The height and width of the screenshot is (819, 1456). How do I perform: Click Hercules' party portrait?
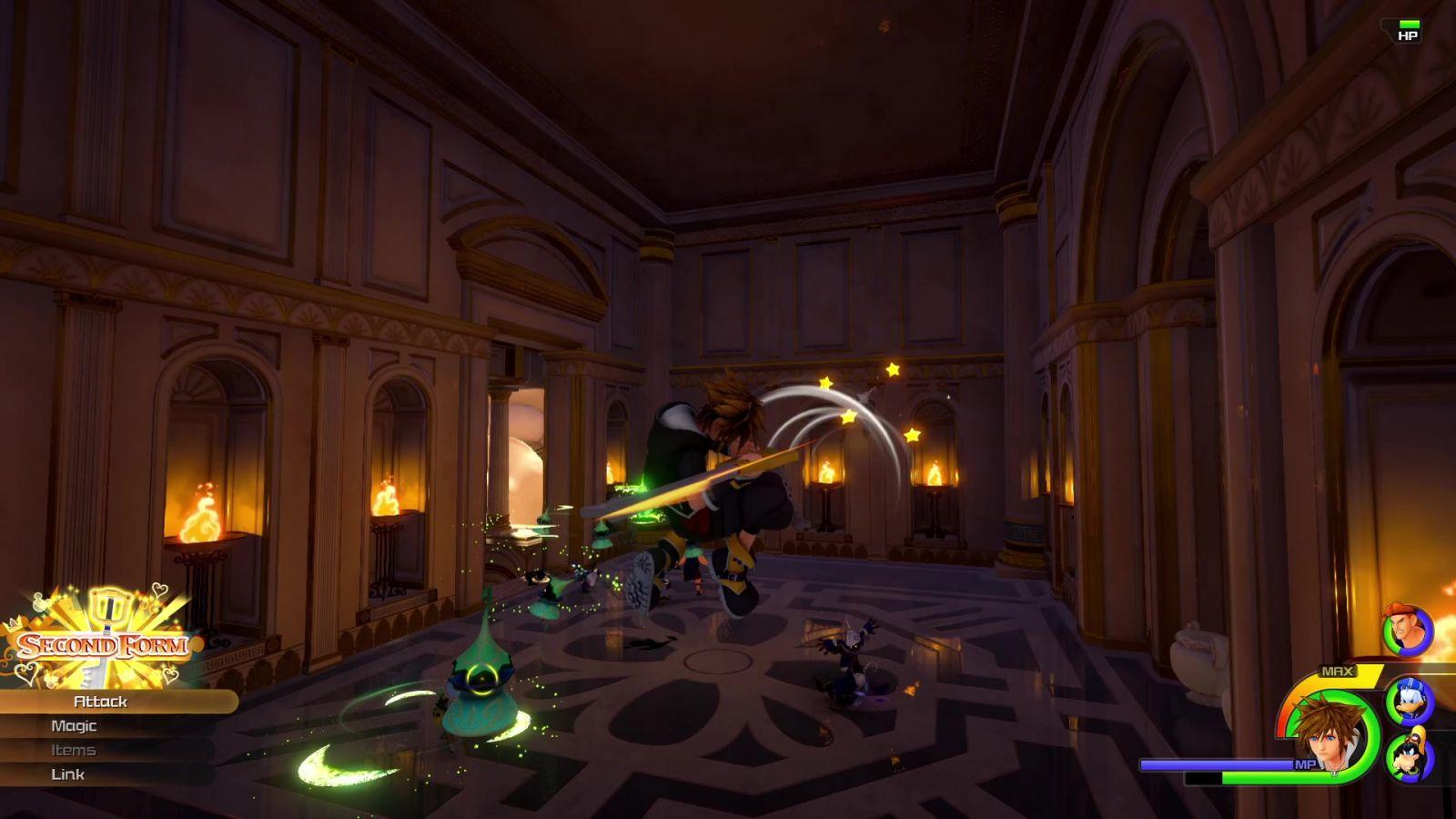click(1407, 630)
